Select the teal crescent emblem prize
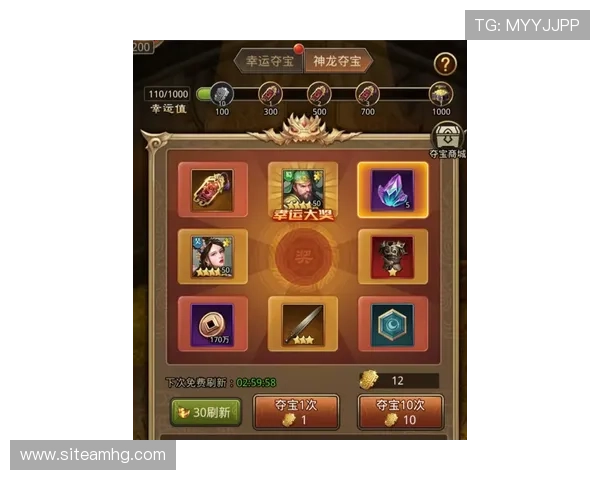The height and width of the screenshot is (480, 600). click(392, 324)
